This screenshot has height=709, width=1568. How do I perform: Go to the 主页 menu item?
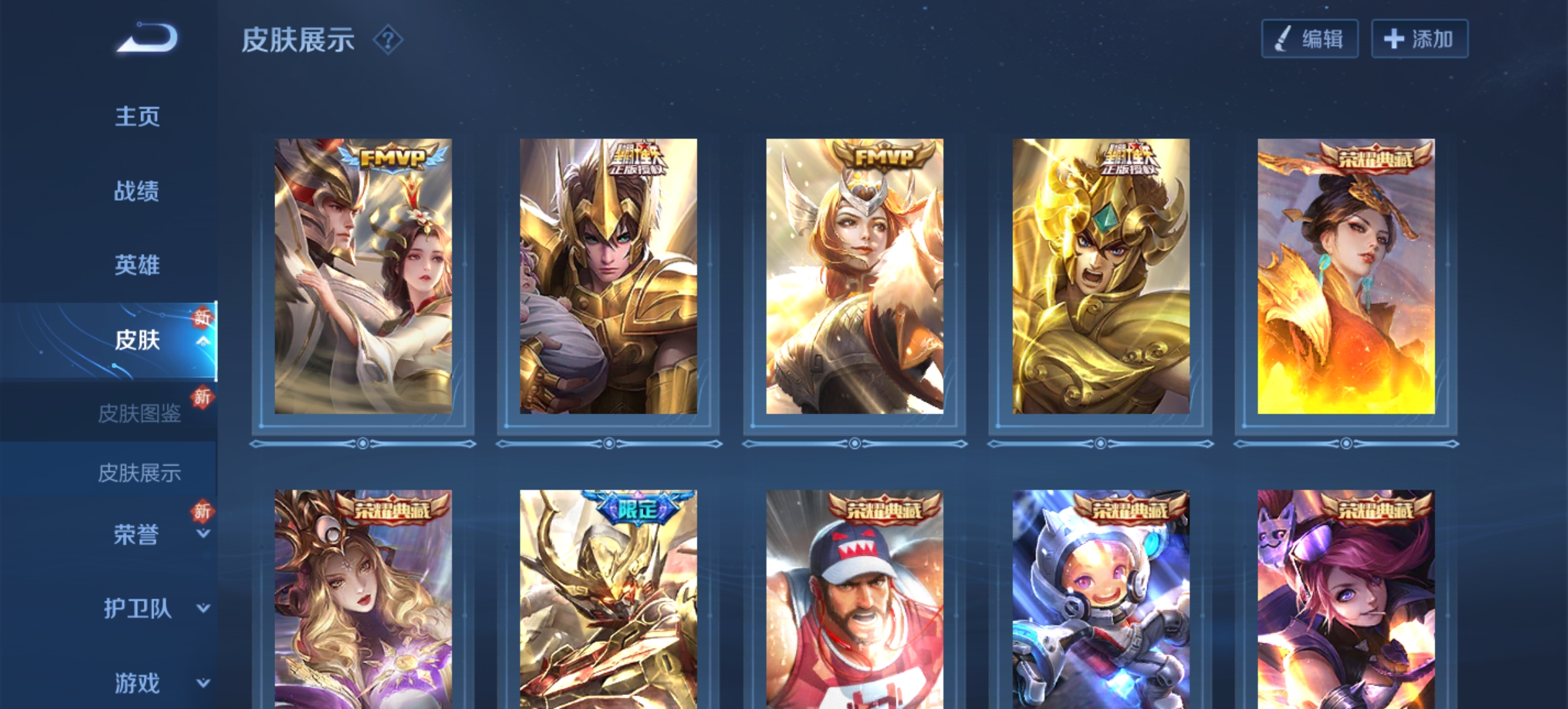(x=139, y=115)
